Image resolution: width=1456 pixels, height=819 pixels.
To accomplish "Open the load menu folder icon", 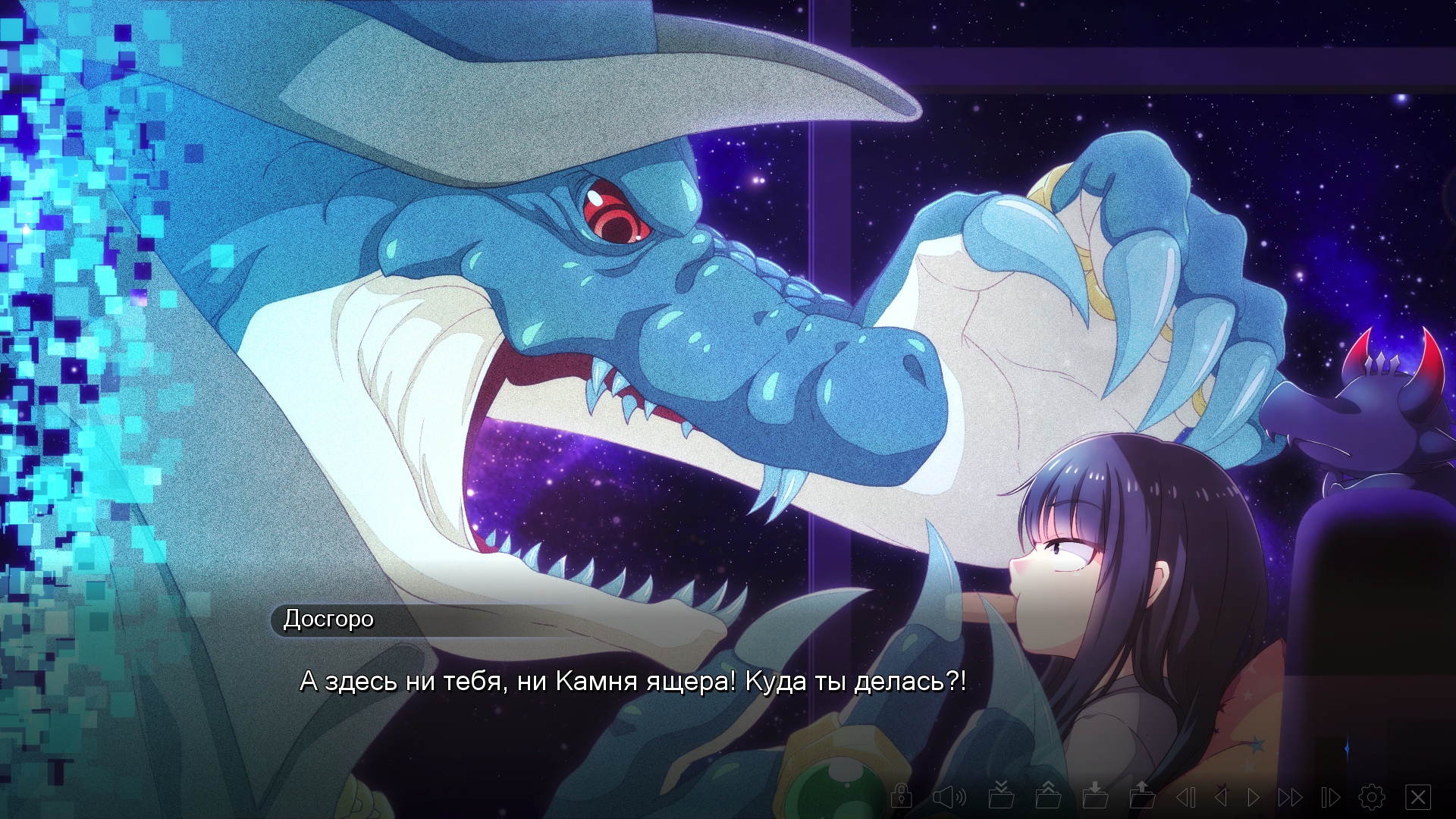I will [1142, 795].
